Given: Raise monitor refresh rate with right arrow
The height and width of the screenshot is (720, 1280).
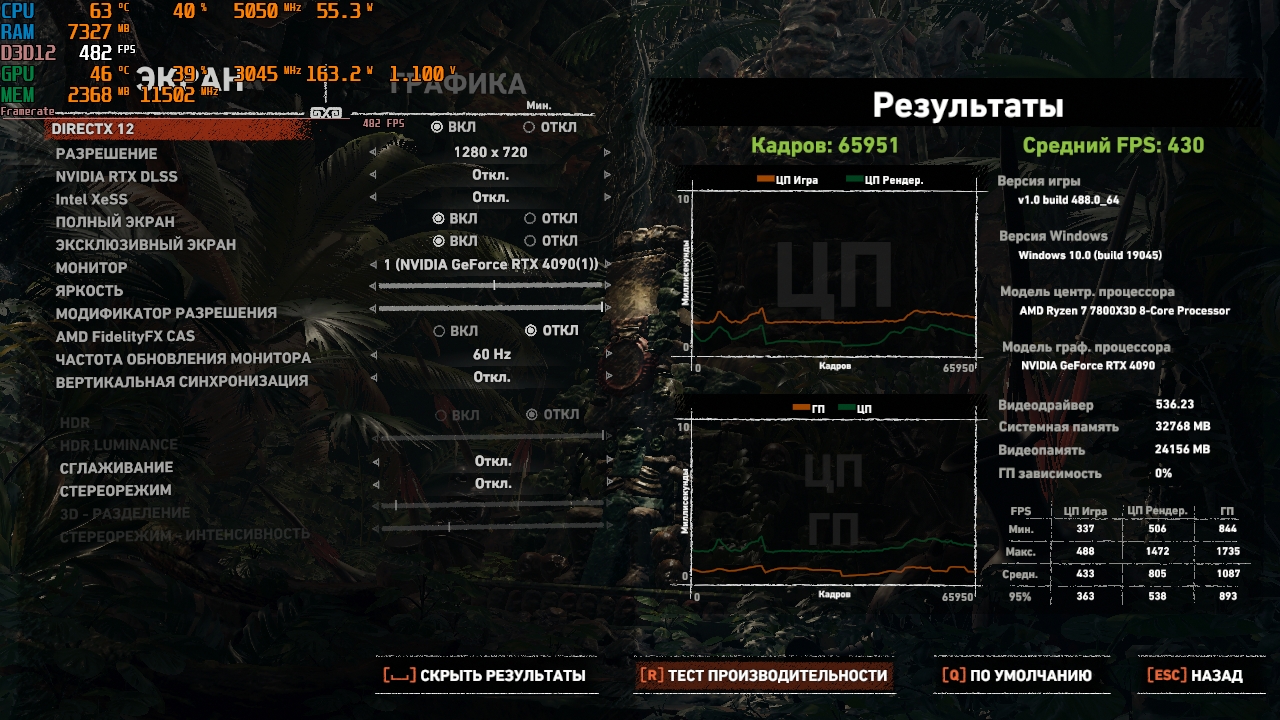Looking at the screenshot, I should click(607, 355).
